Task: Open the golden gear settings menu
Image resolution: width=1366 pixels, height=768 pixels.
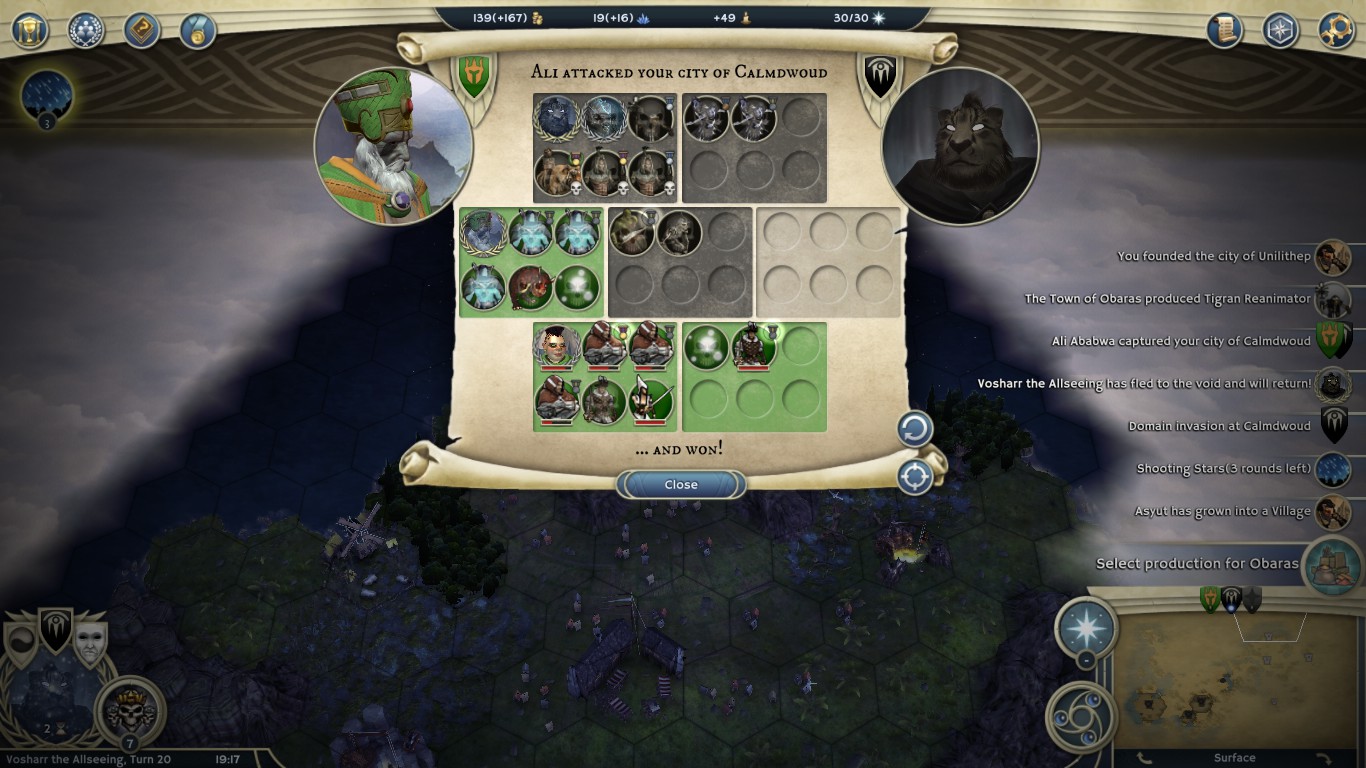Action: 1336,30
